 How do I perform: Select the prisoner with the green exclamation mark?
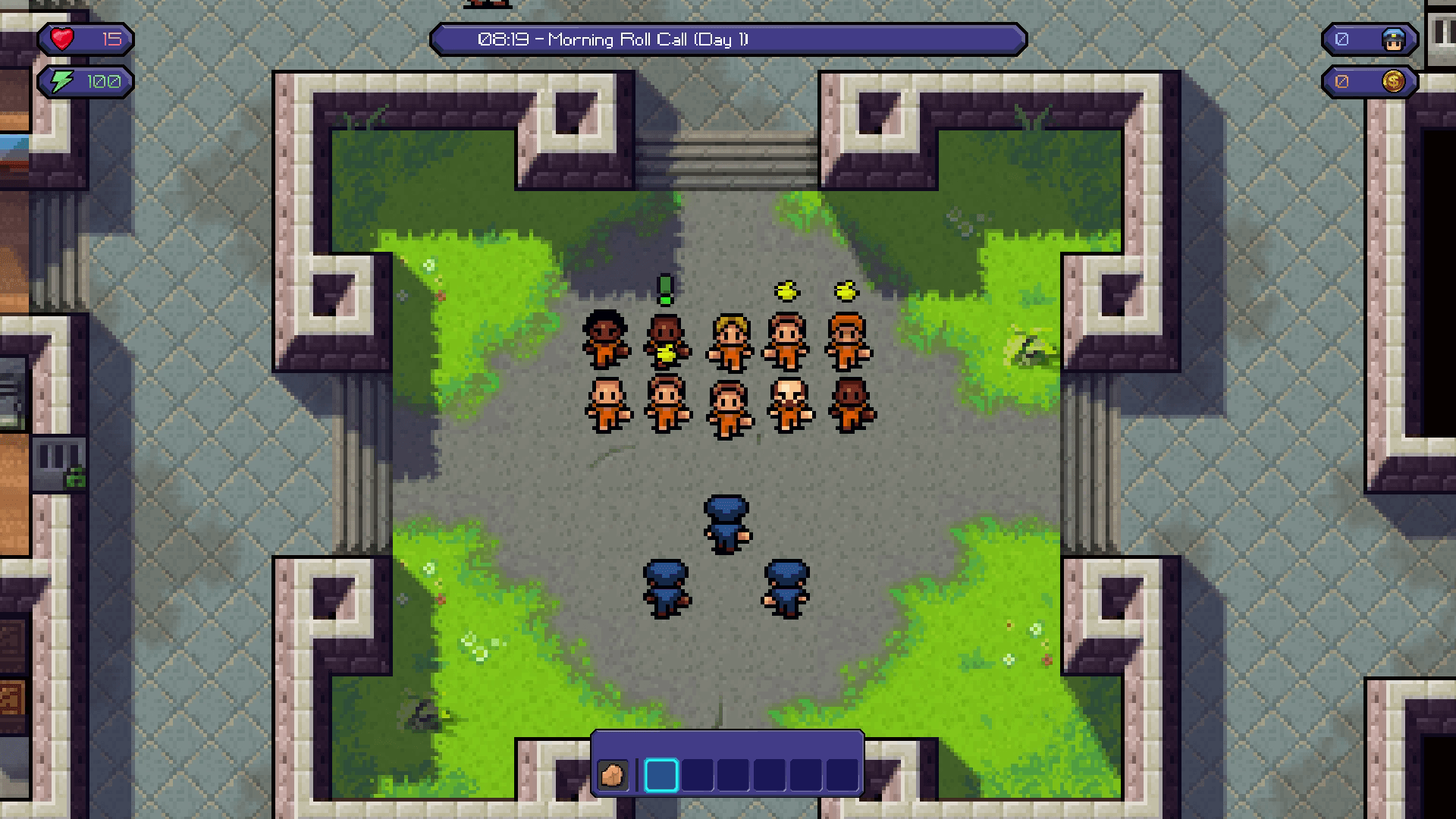pyautogui.click(x=664, y=341)
